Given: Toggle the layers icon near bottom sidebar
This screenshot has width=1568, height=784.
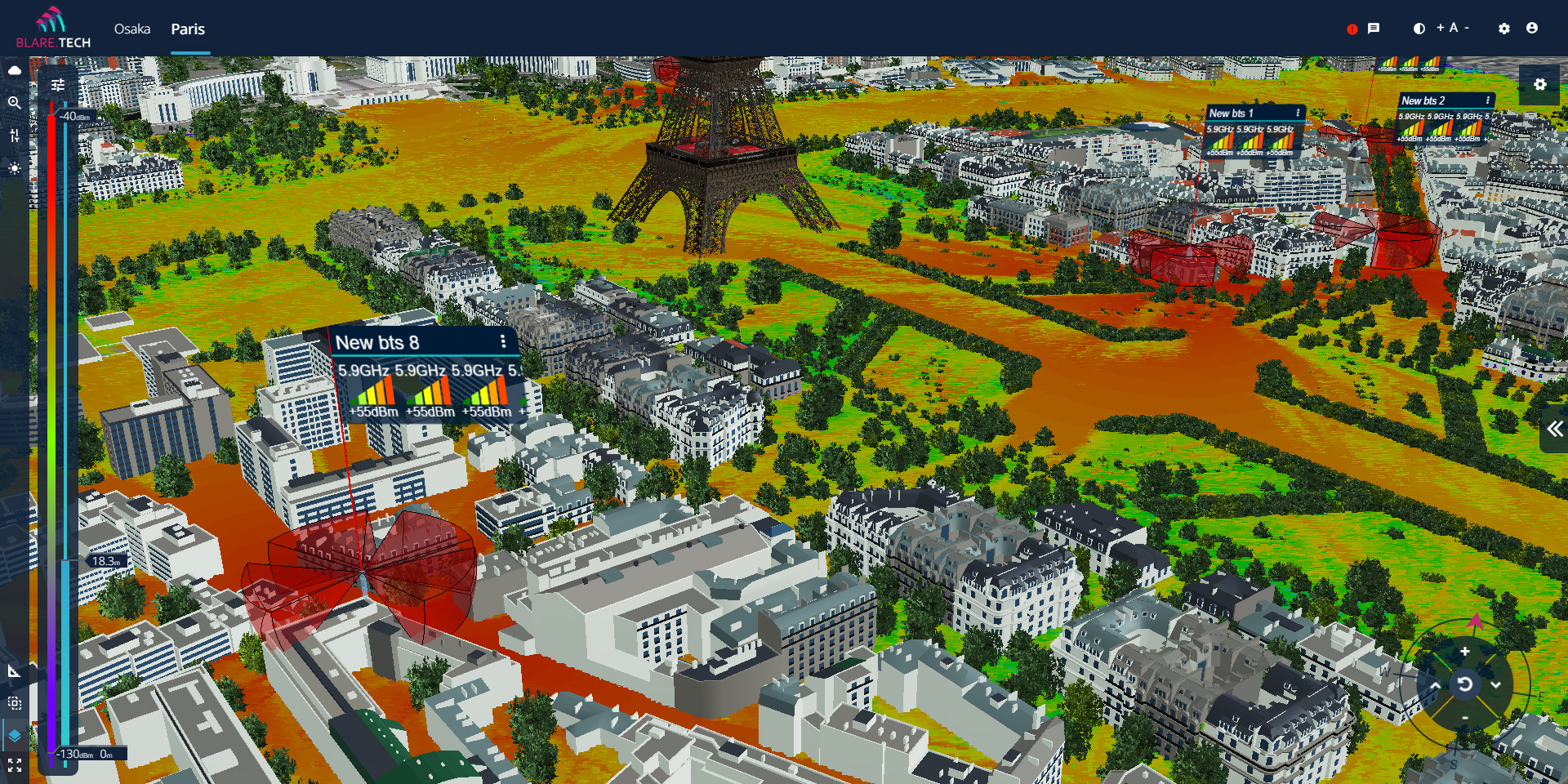Looking at the screenshot, I should (15, 735).
